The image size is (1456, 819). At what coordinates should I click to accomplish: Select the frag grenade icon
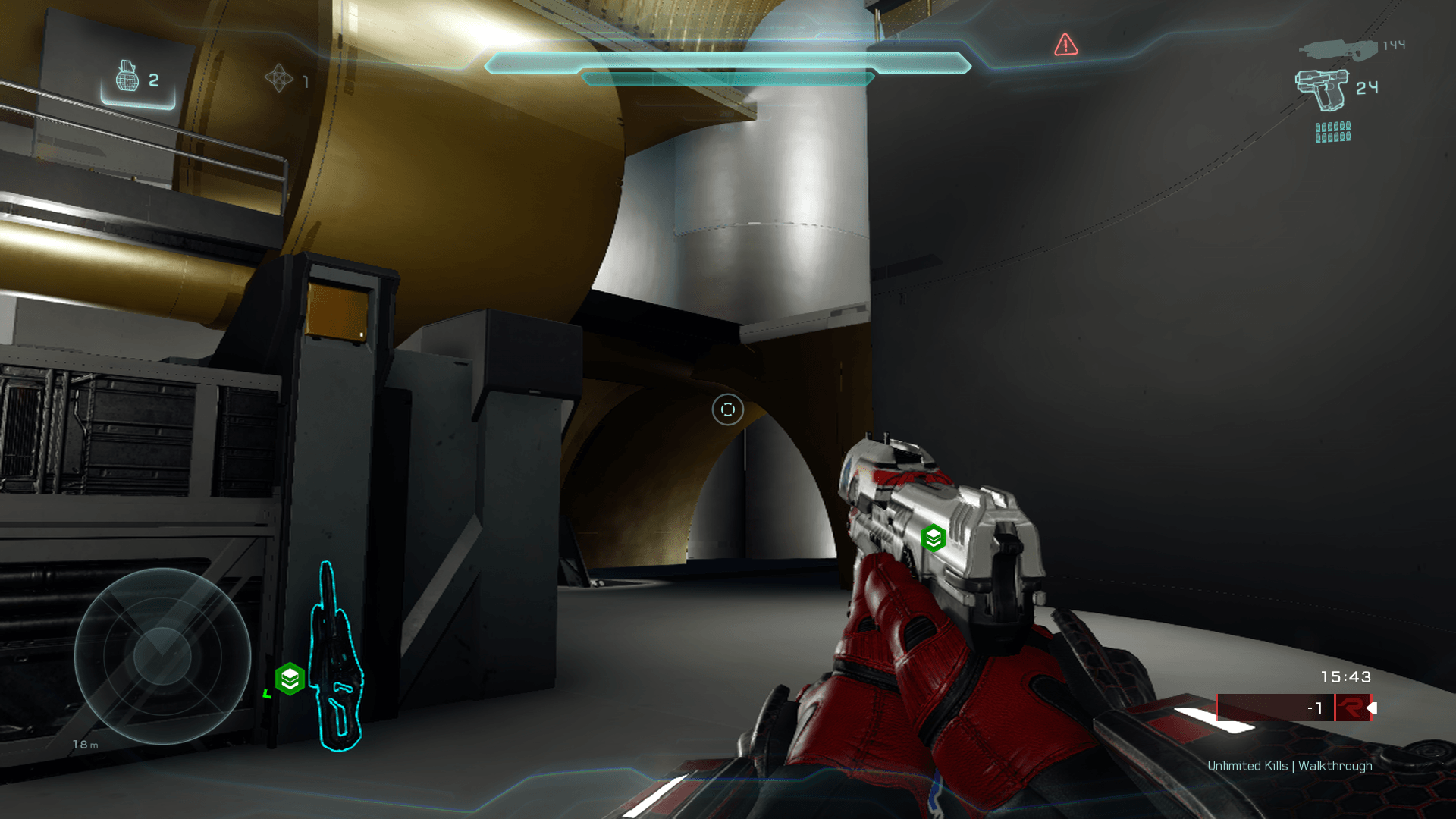(x=127, y=77)
